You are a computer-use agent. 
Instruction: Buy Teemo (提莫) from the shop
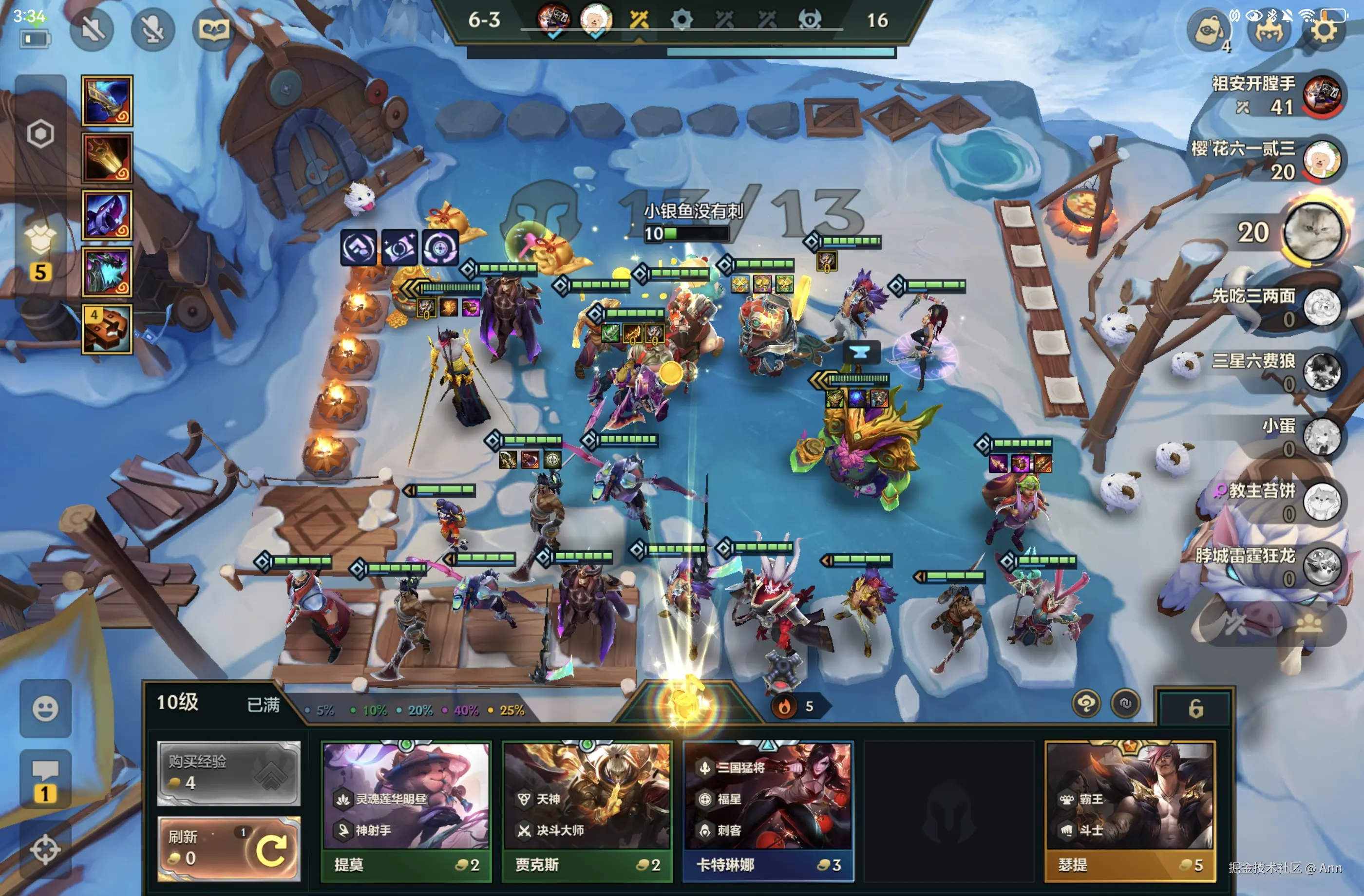pos(406,811)
